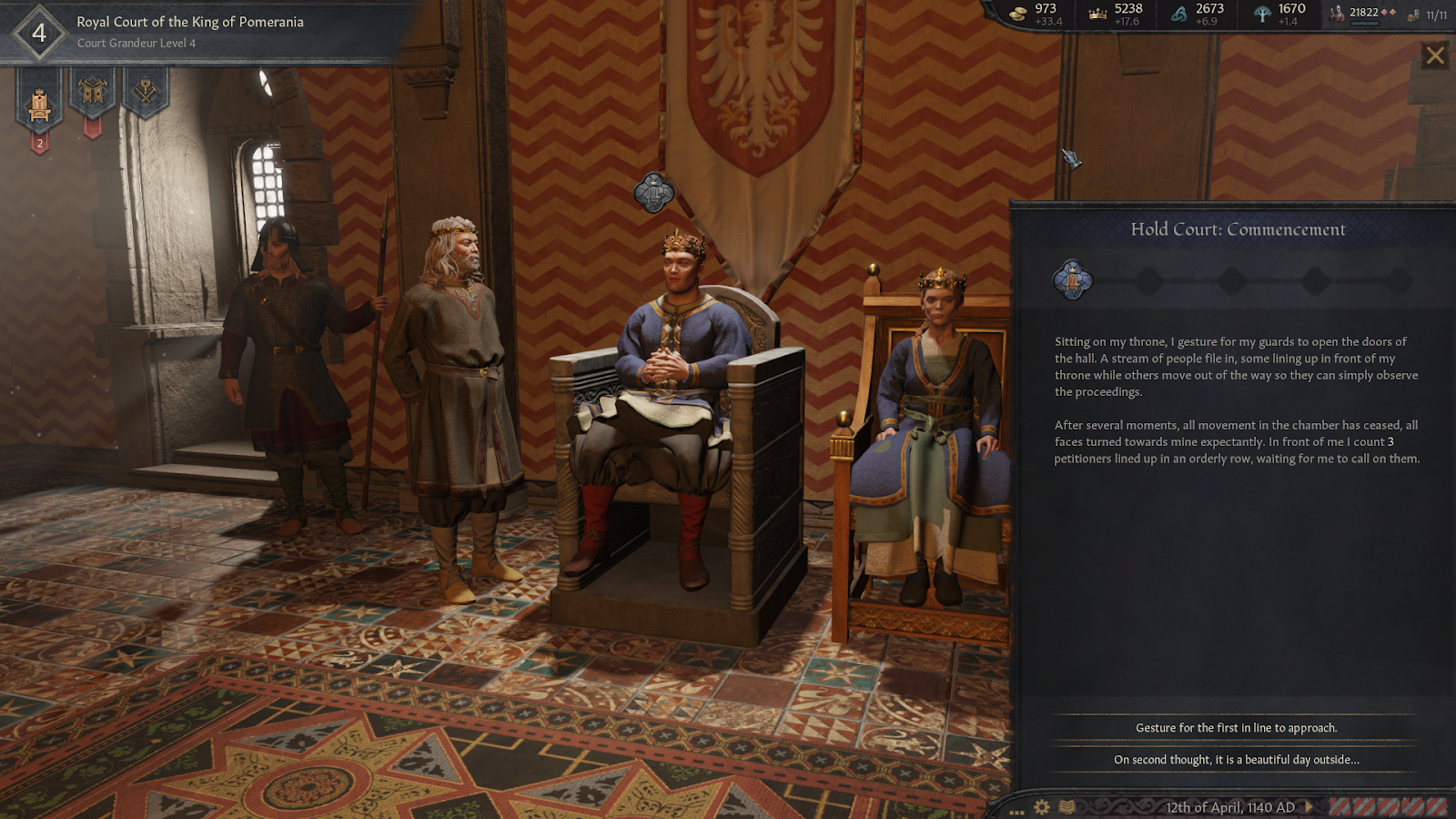Show the renown tree resource

coord(1279,14)
